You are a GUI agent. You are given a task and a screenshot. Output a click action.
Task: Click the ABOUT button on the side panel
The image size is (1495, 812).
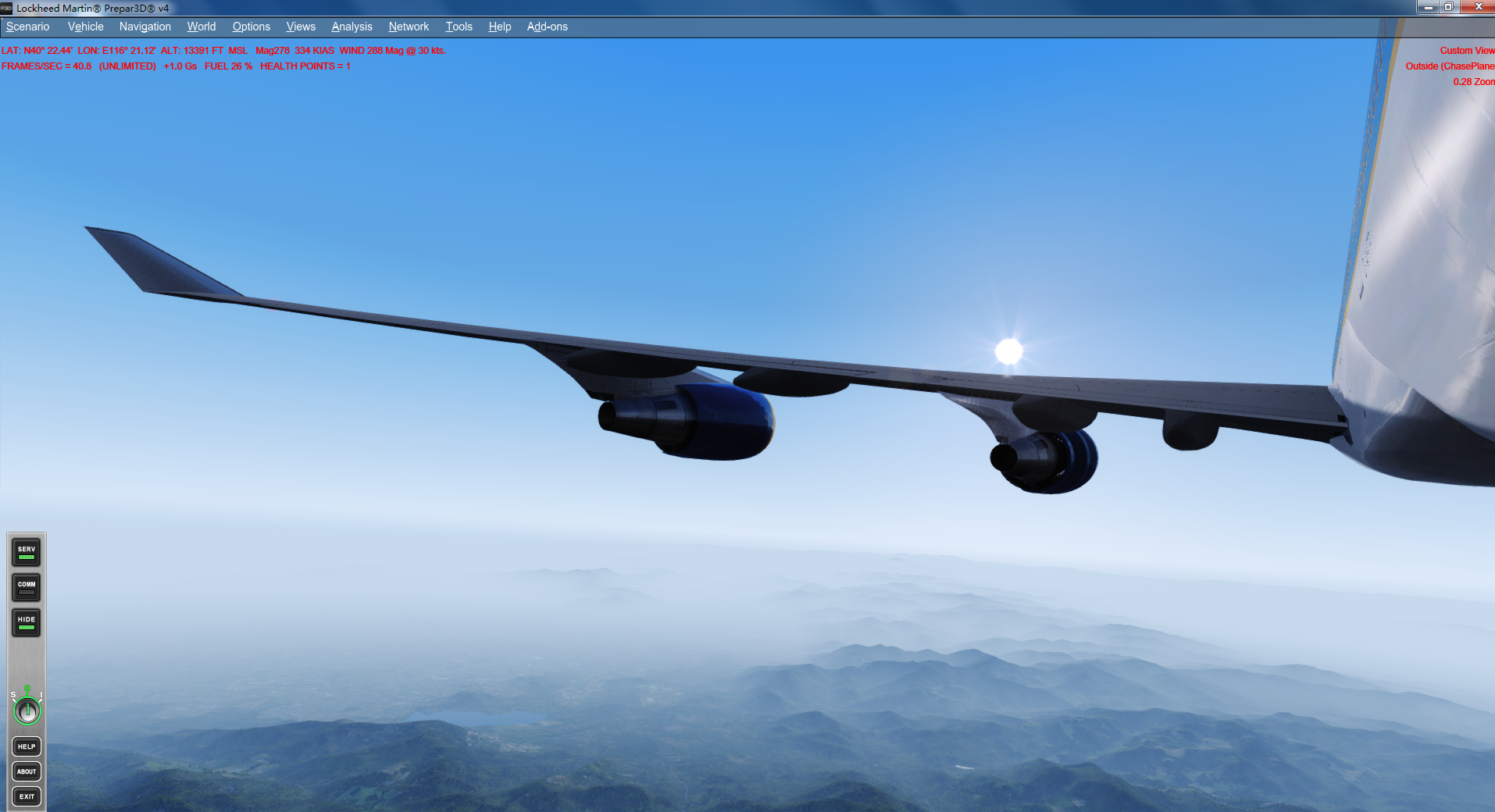pos(27,771)
